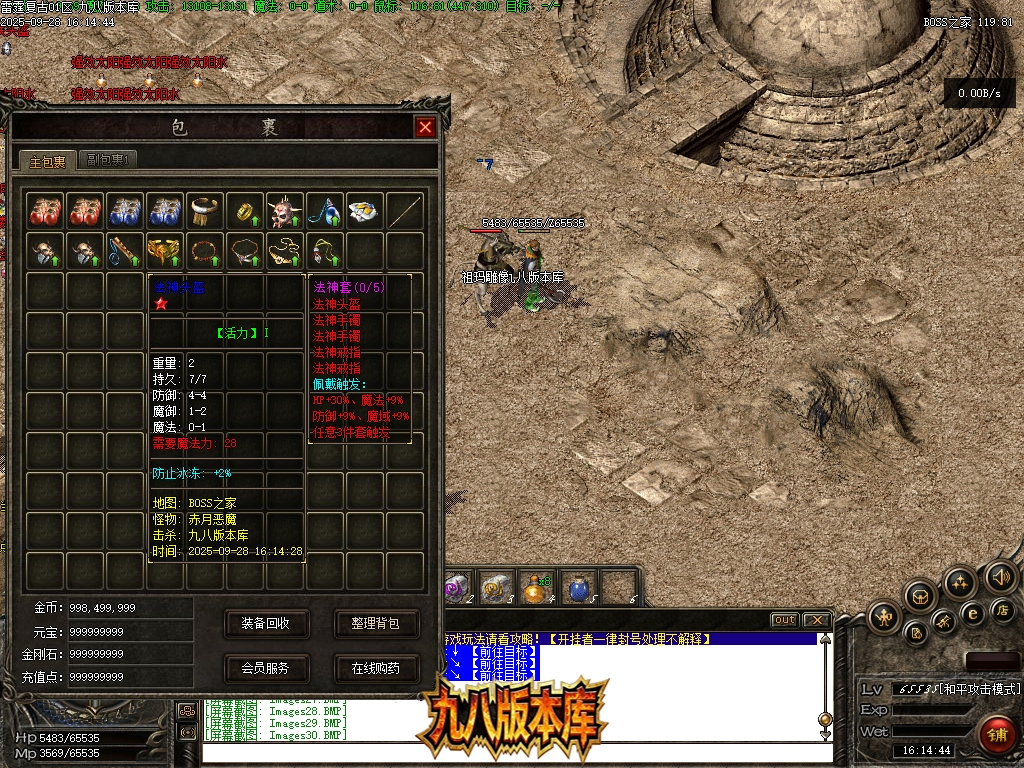Select the red bead bracelet item
Image resolution: width=1024 pixels, height=768 pixels.
[205, 250]
